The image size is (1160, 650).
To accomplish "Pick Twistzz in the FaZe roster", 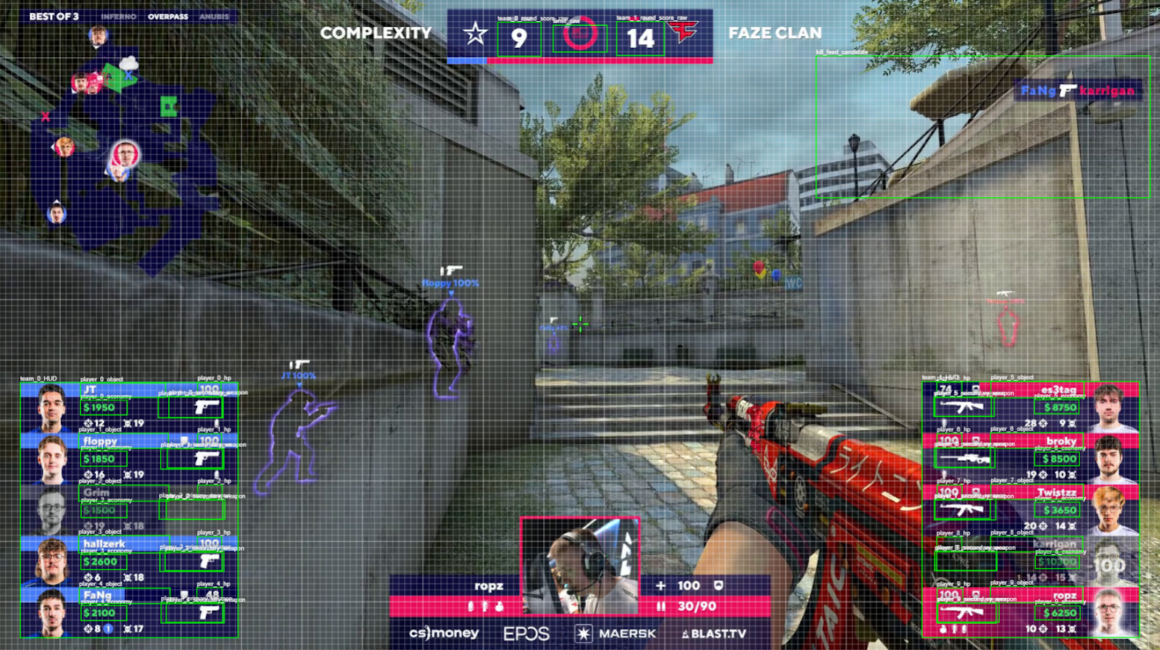I will [1030, 510].
